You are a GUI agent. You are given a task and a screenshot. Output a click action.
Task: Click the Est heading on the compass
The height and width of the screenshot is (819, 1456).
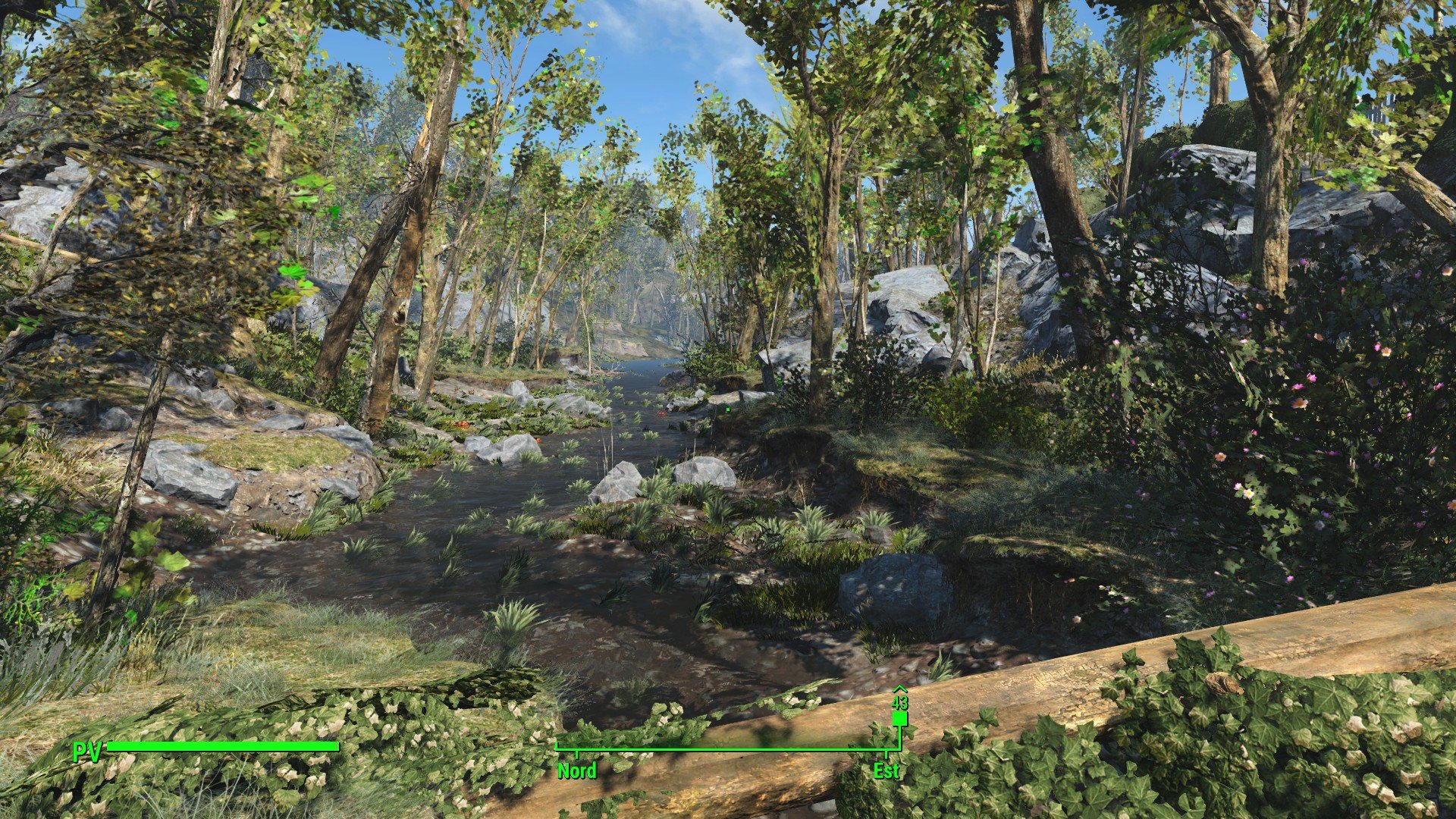(886, 770)
